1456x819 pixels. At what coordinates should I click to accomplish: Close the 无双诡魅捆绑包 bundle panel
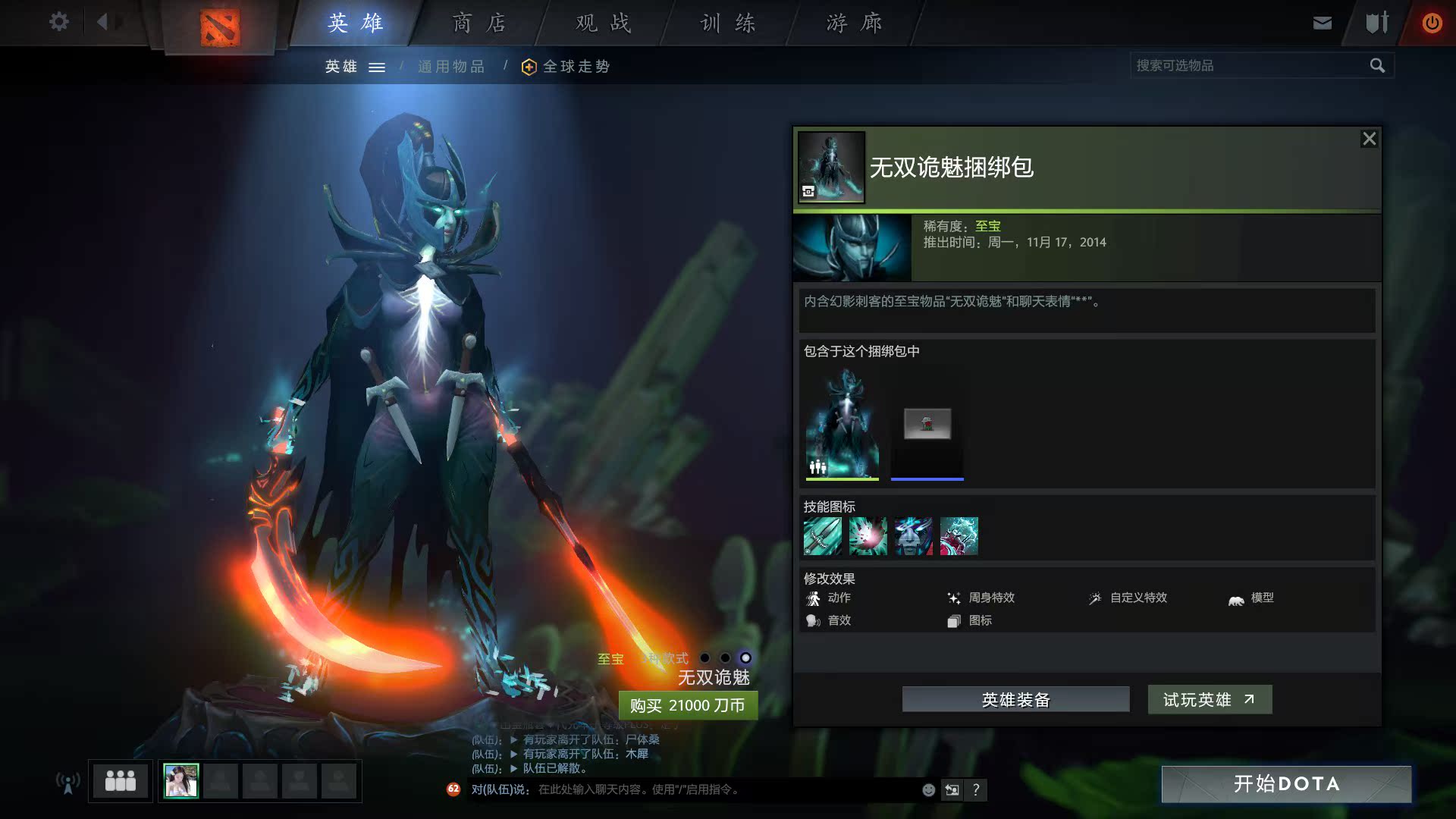point(1369,139)
